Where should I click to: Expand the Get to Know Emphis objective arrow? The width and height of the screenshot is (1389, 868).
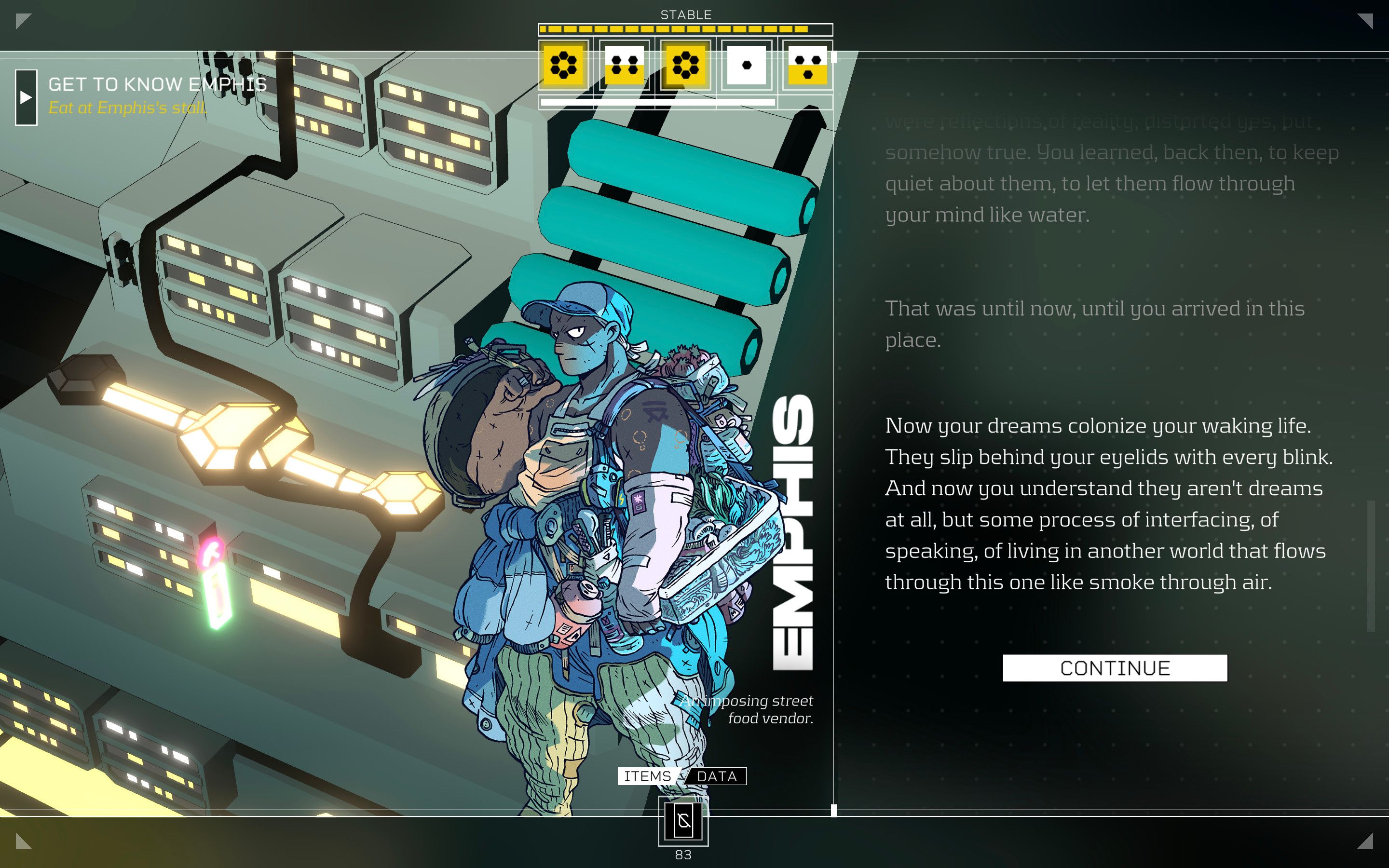tap(26, 97)
